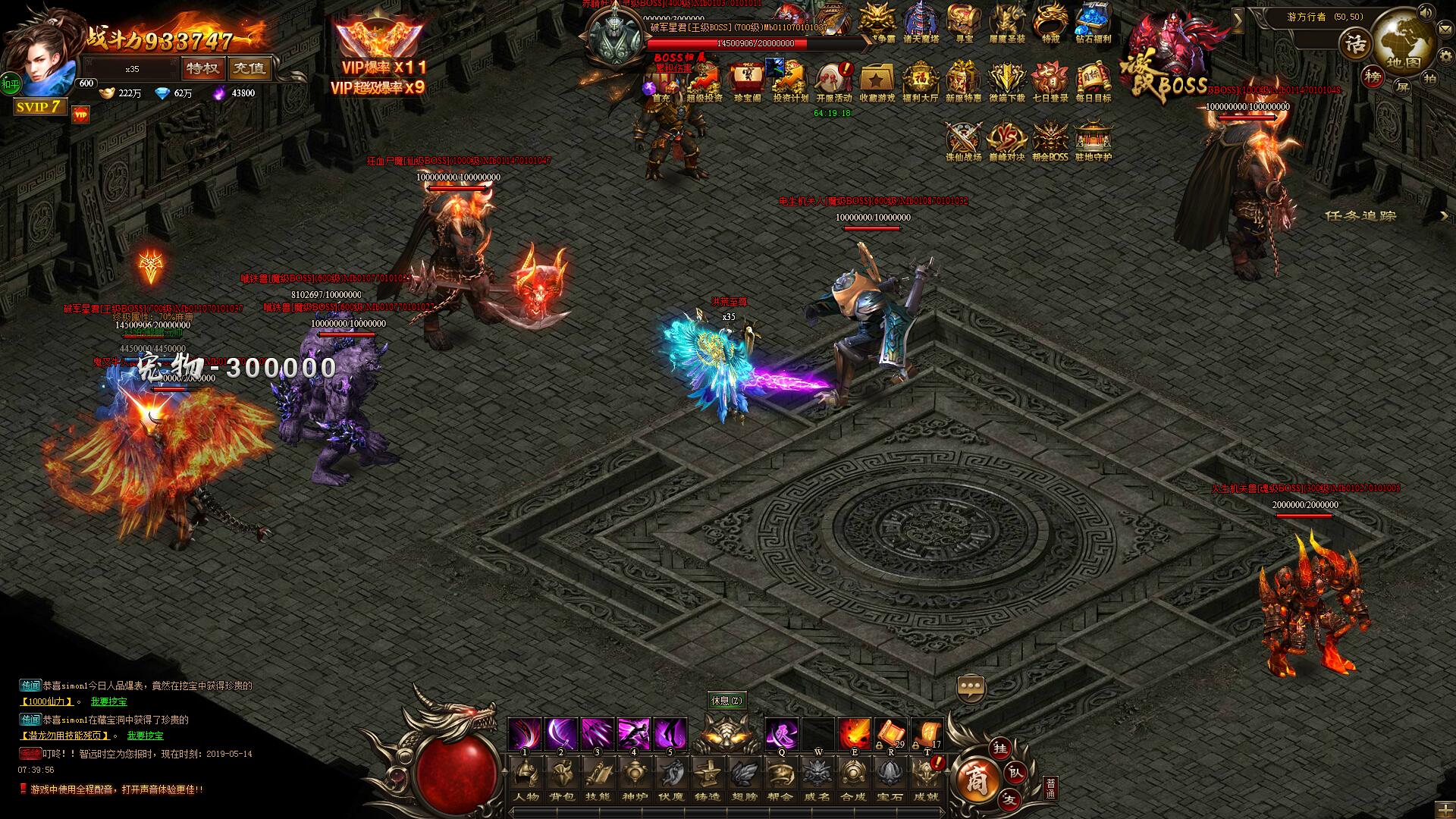
Task: Open the 七日登录 seven-day login reward
Action: pyautogui.click(x=1050, y=80)
